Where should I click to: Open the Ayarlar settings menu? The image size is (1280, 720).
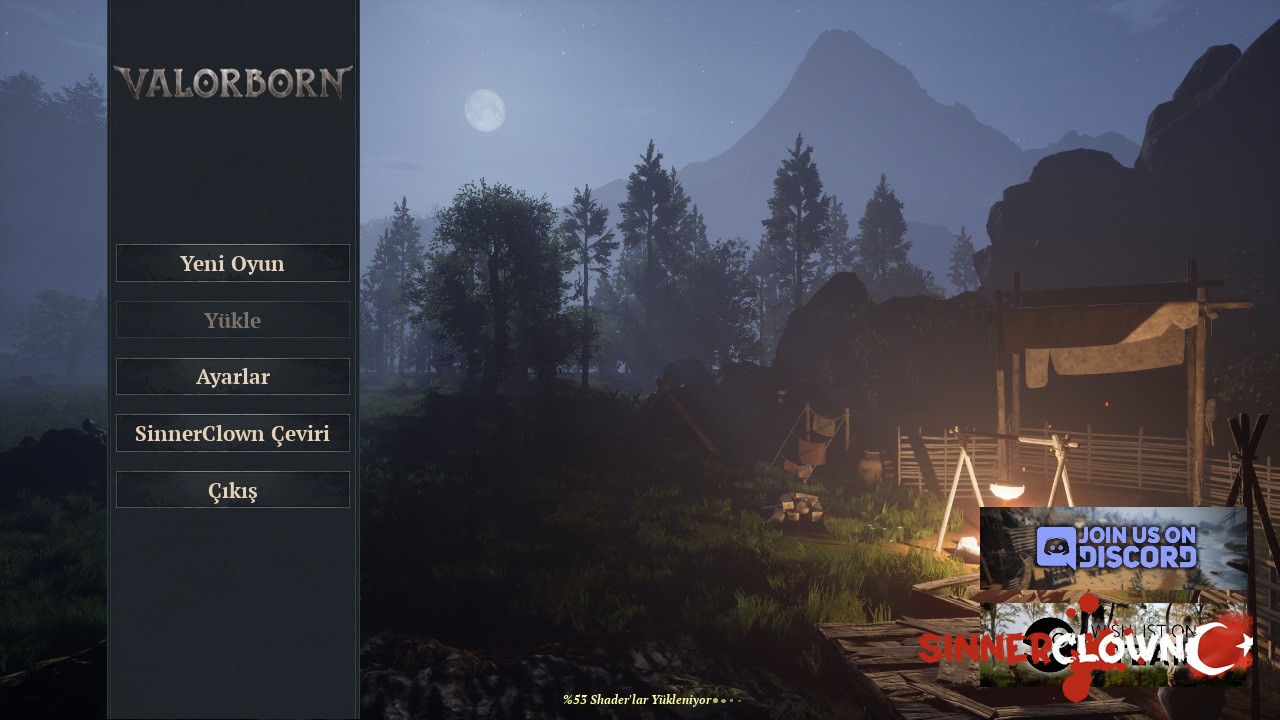point(232,377)
